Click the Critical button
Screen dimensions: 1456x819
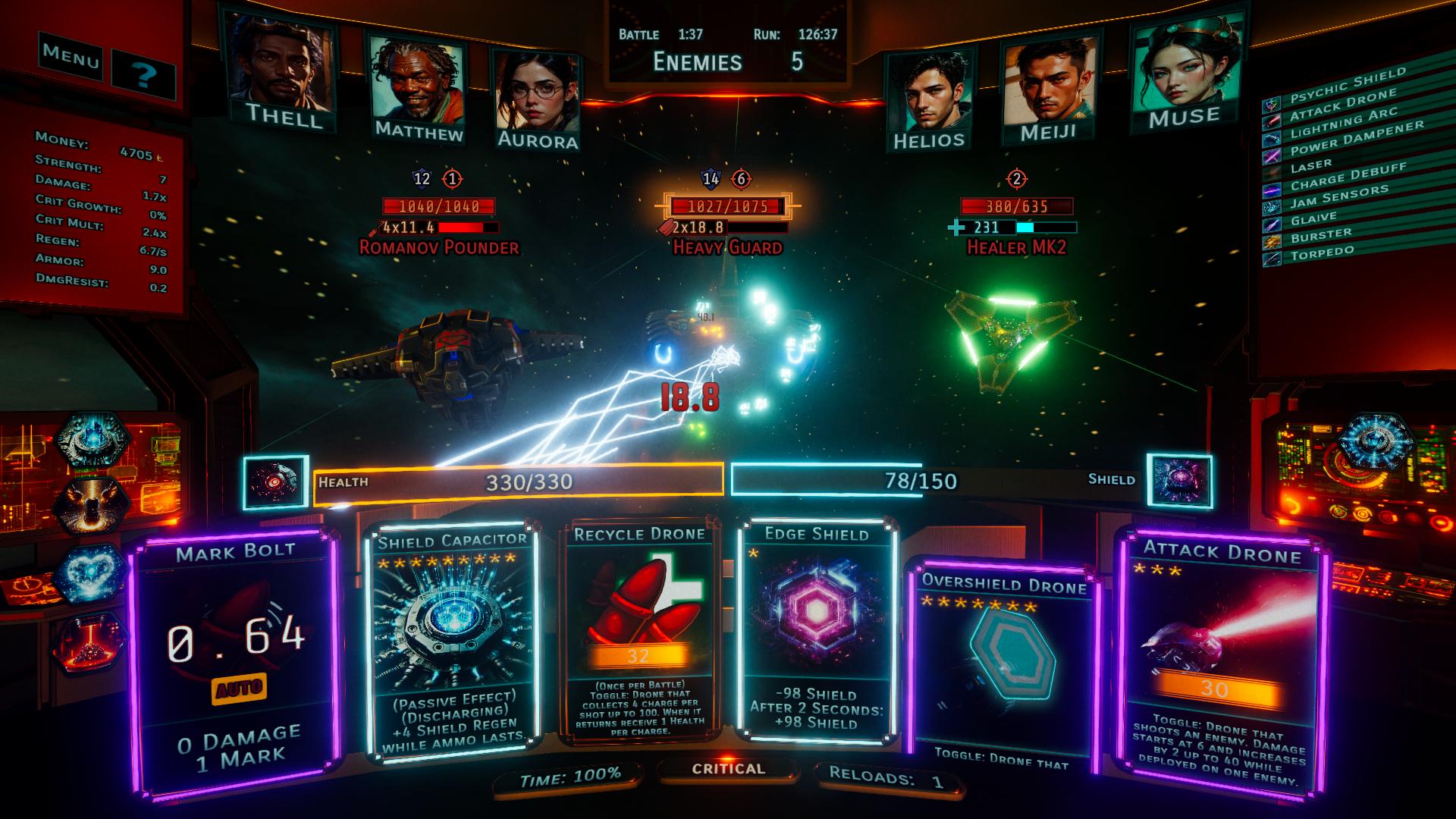728,769
